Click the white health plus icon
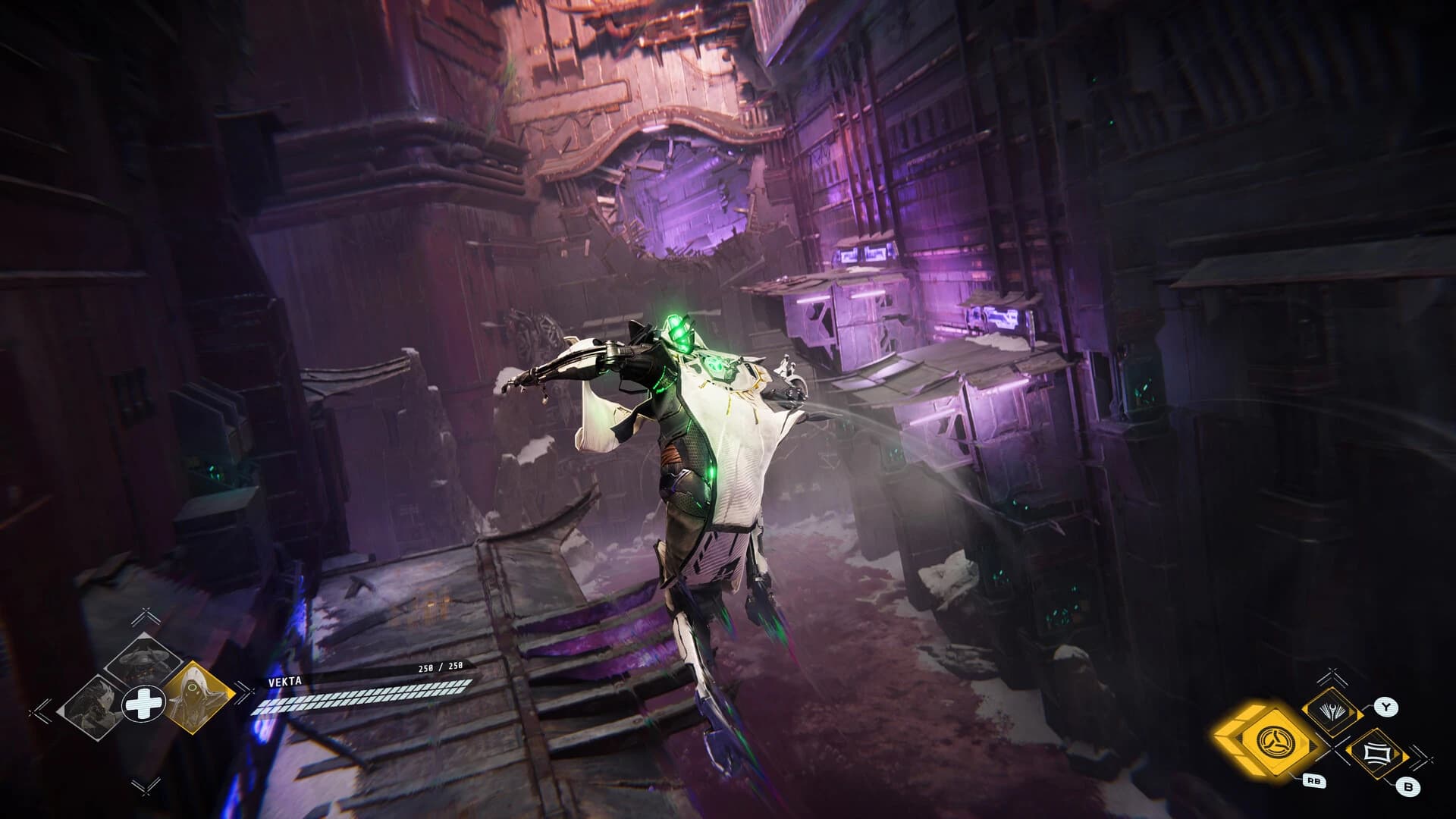This screenshot has width=1456, height=819. (x=145, y=704)
